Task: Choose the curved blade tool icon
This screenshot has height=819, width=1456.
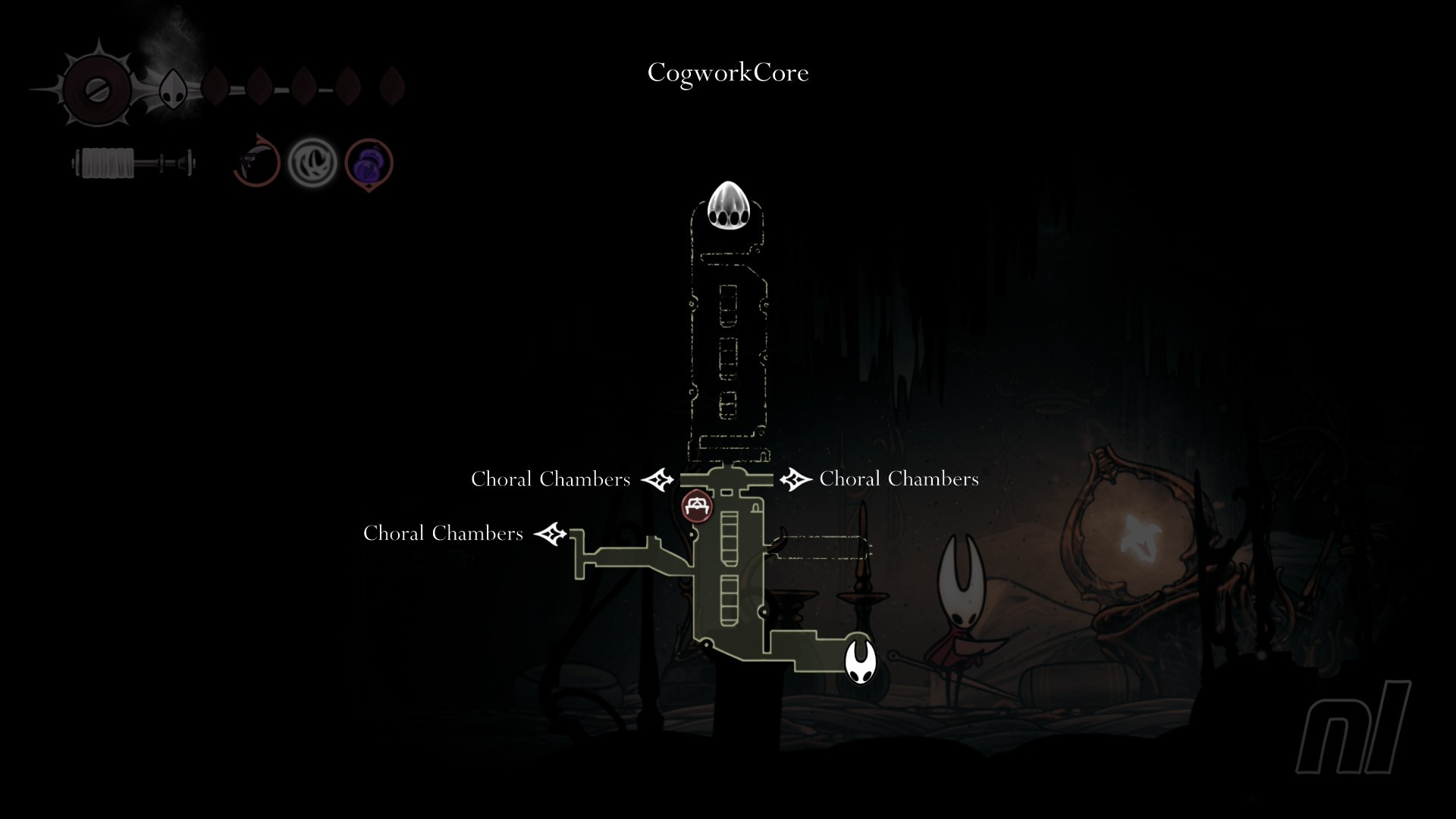Action: (256, 162)
